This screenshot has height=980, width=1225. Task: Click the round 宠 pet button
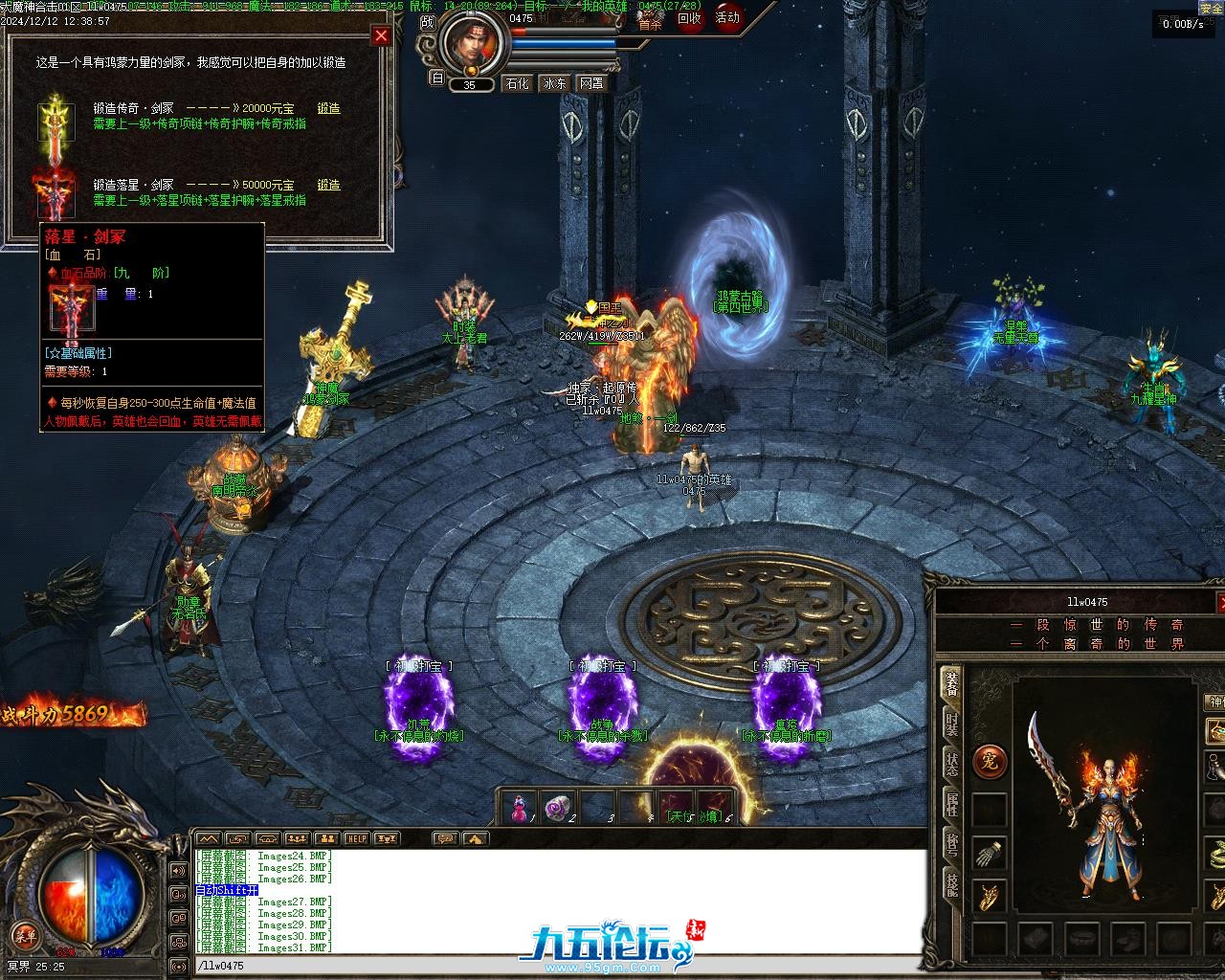tap(989, 762)
